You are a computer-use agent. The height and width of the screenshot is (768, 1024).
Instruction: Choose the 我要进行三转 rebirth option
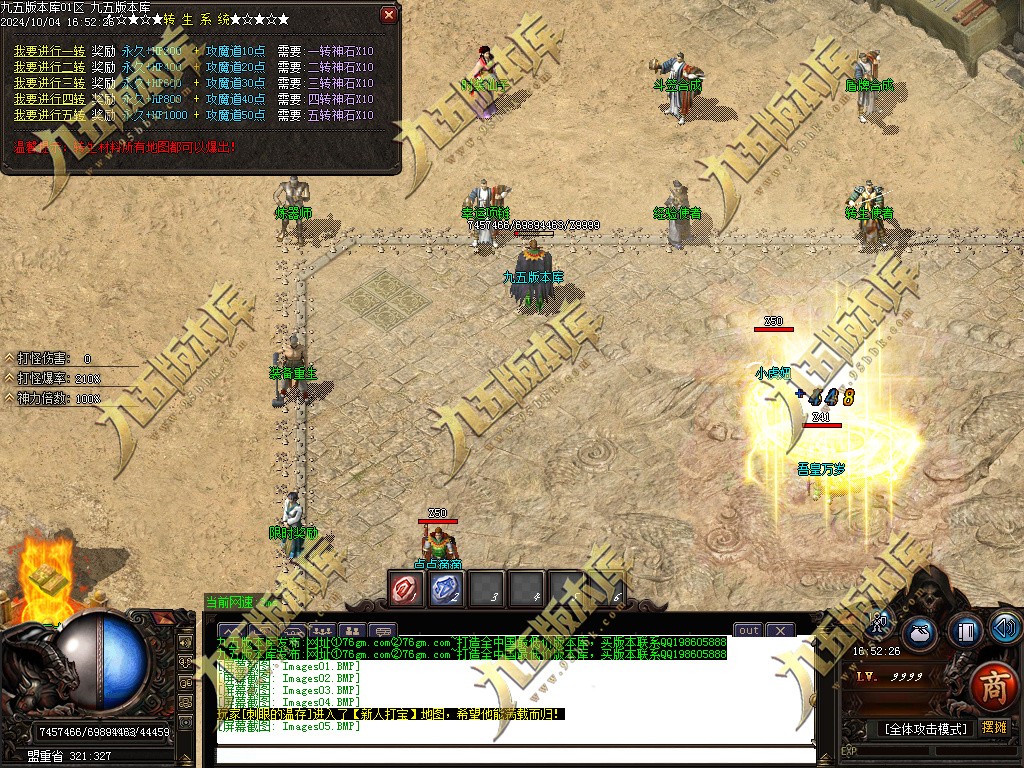(x=49, y=83)
